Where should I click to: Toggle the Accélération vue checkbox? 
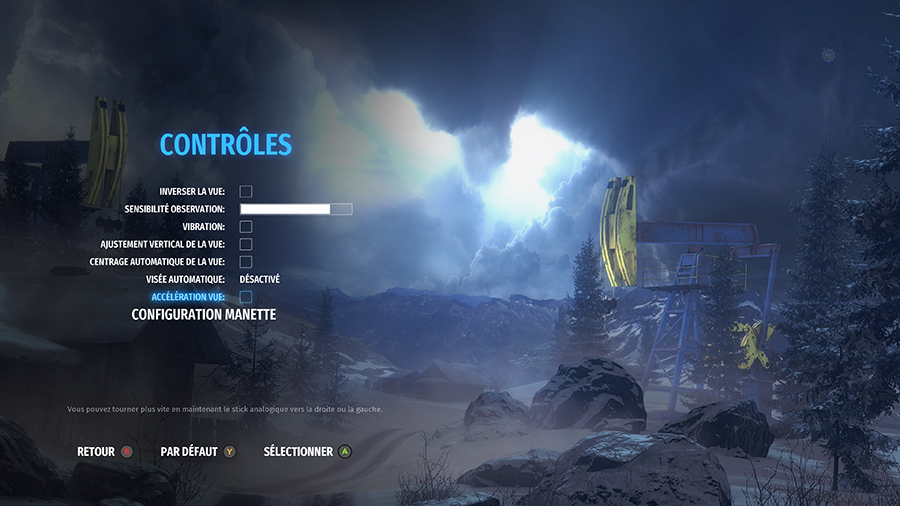point(246,297)
